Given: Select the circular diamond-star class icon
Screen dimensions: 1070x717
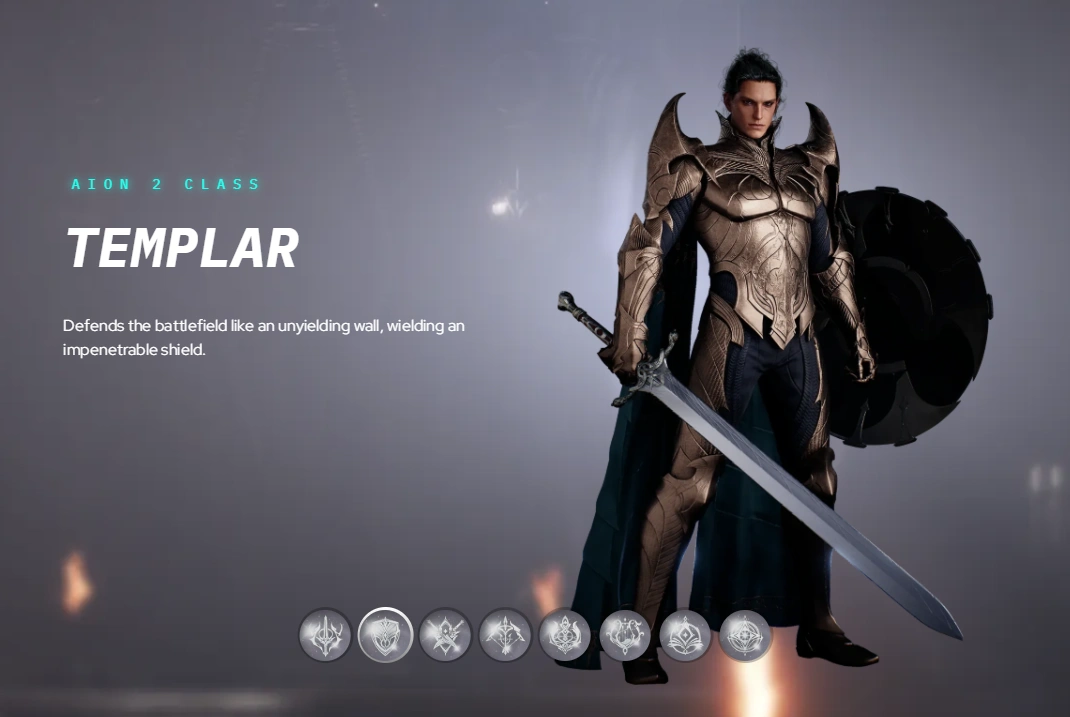Looking at the screenshot, I should 745,635.
